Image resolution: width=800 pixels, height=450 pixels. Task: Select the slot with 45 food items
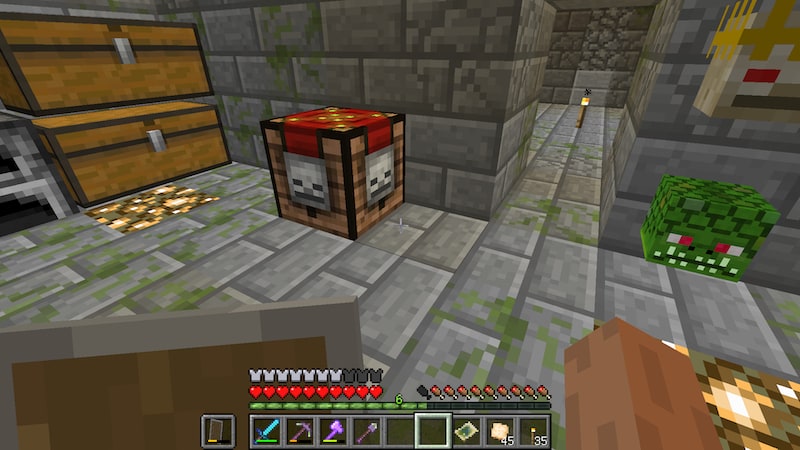click(500, 431)
